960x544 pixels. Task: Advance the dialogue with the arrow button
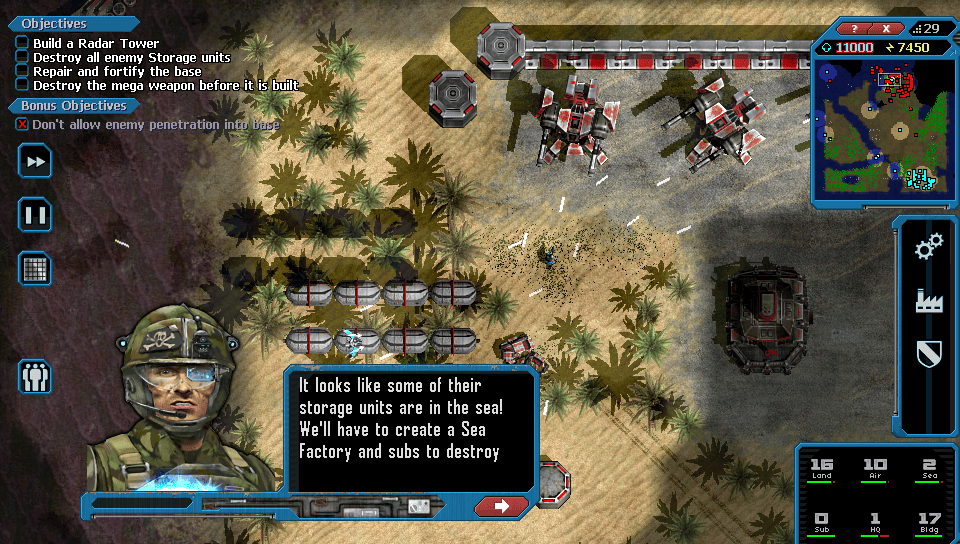[x=502, y=506]
